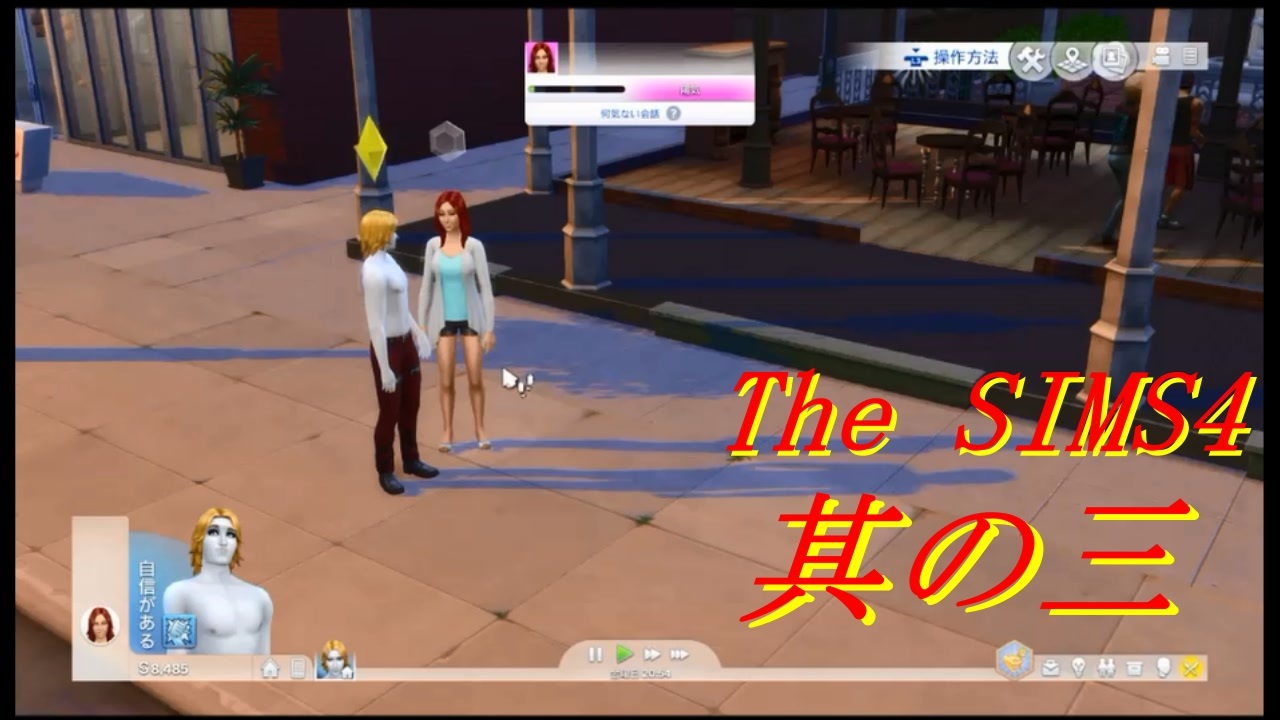
Task: Open the Career panel briefcase icon
Action: click(x=1050, y=668)
